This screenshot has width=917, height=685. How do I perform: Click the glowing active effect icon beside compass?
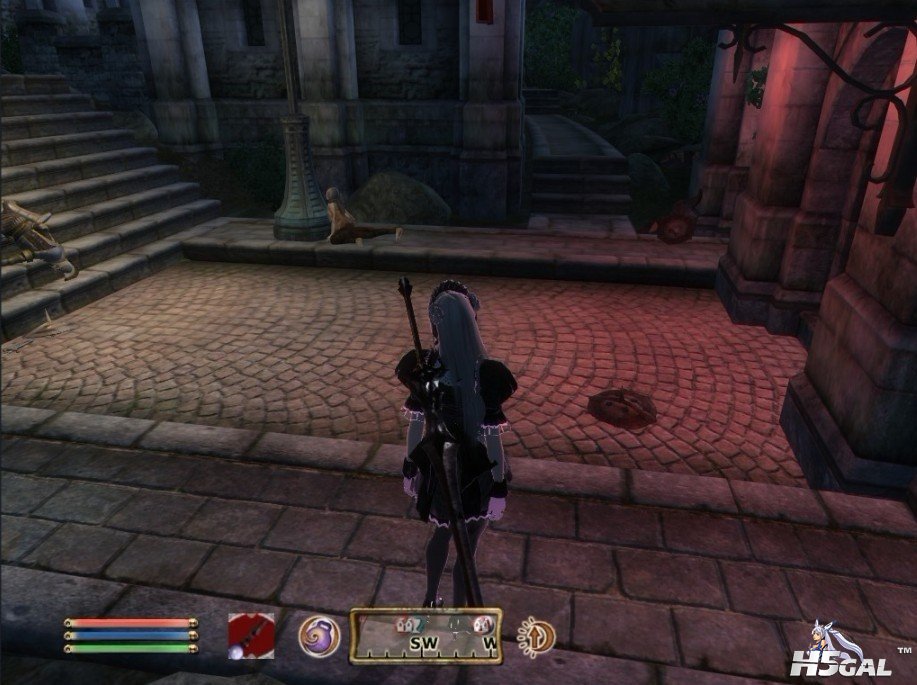(536, 635)
